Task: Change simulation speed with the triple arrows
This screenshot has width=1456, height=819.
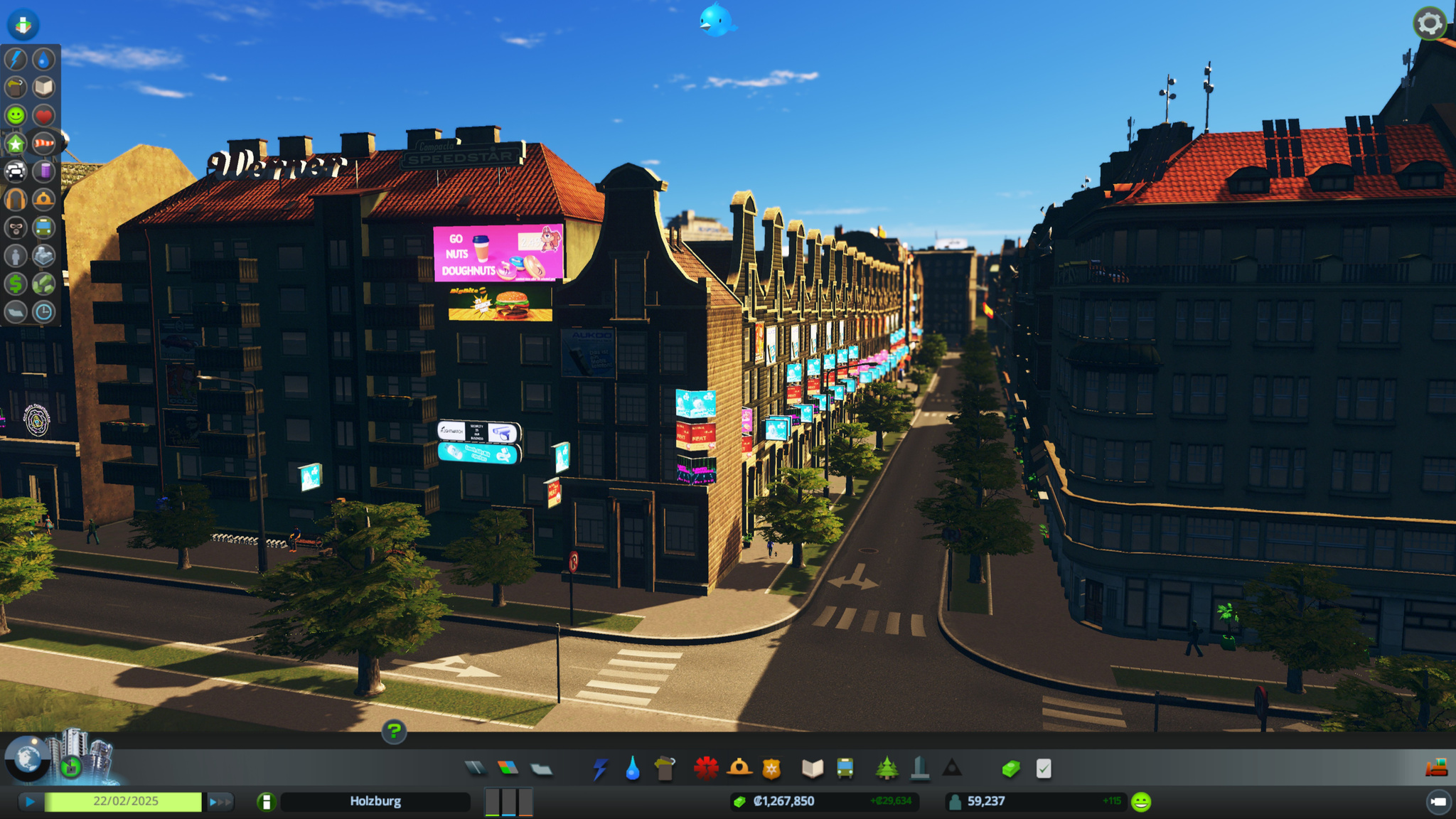Action: tap(220, 802)
